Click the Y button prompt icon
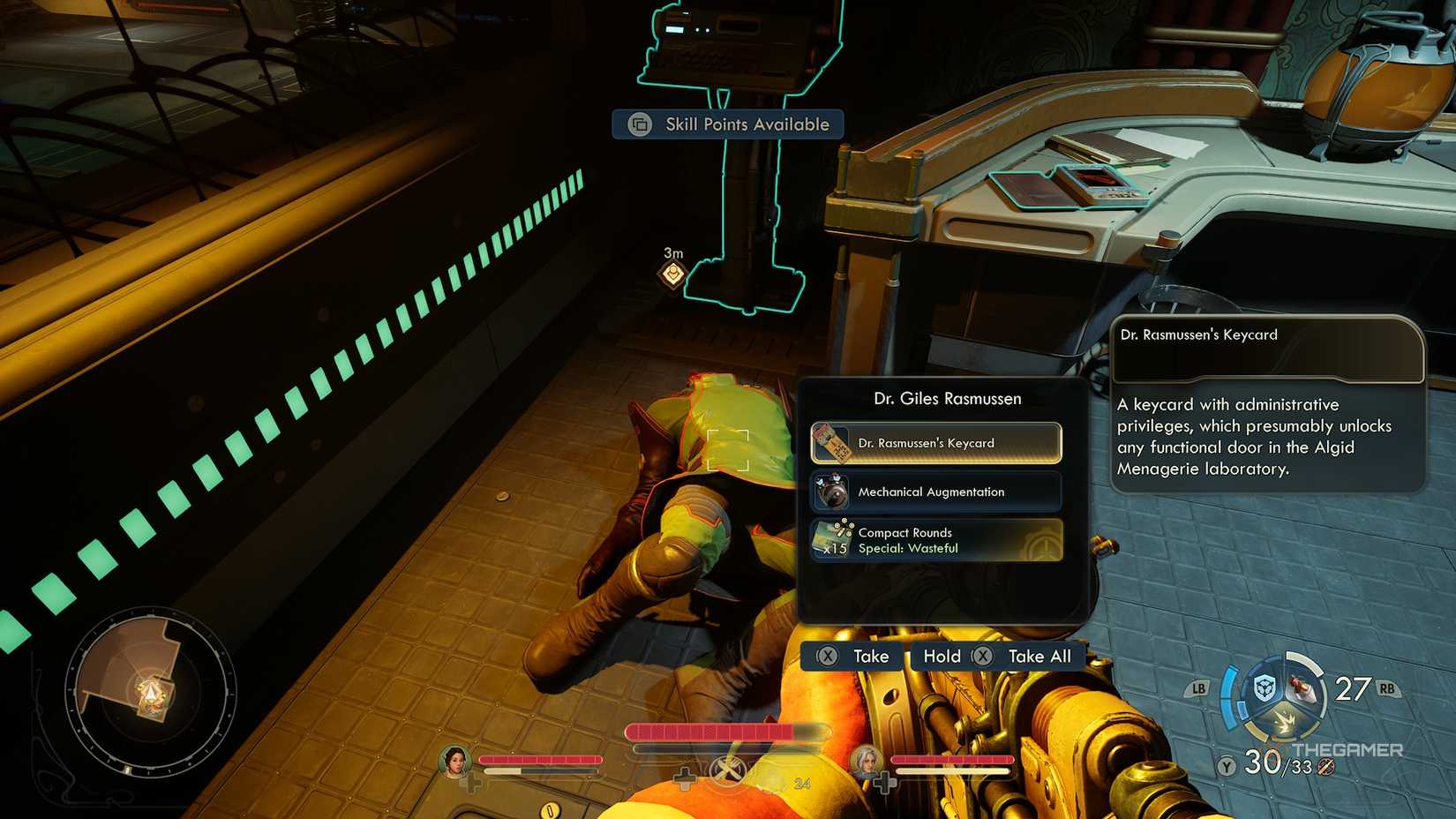 (x=1227, y=767)
